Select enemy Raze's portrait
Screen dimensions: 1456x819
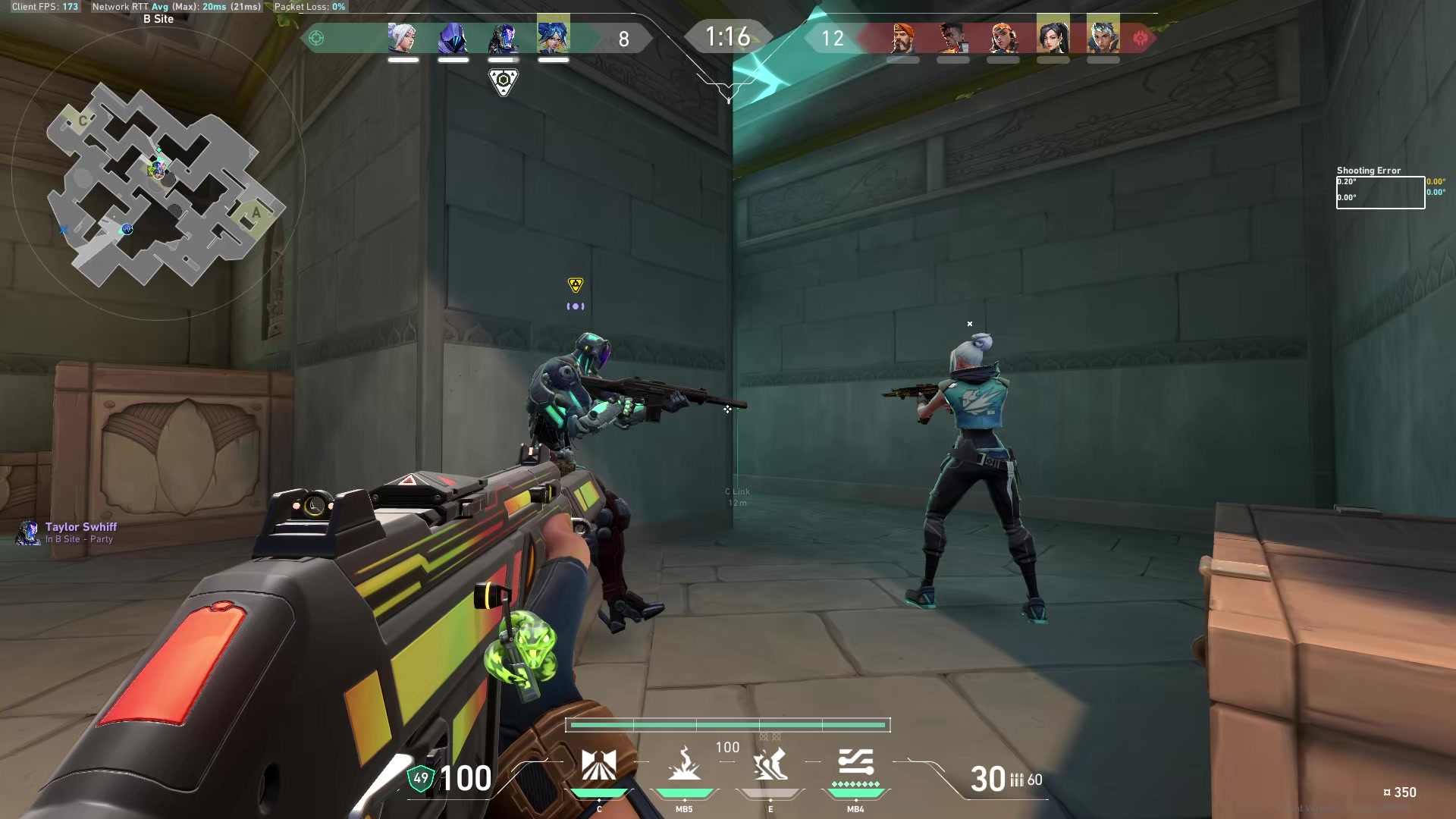click(x=1003, y=36)
